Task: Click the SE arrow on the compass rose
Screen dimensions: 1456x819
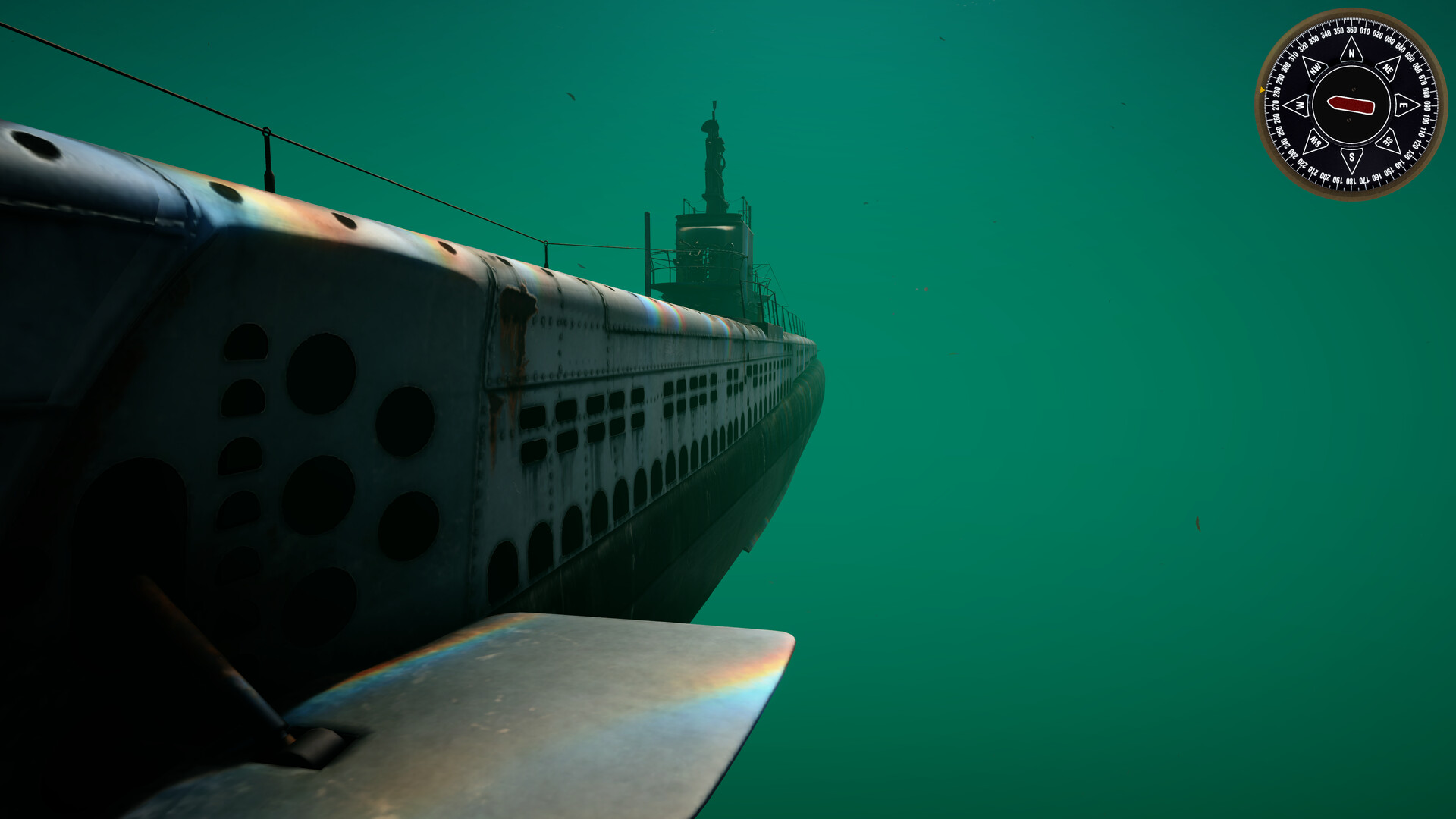Action: tap(1387, 140)
